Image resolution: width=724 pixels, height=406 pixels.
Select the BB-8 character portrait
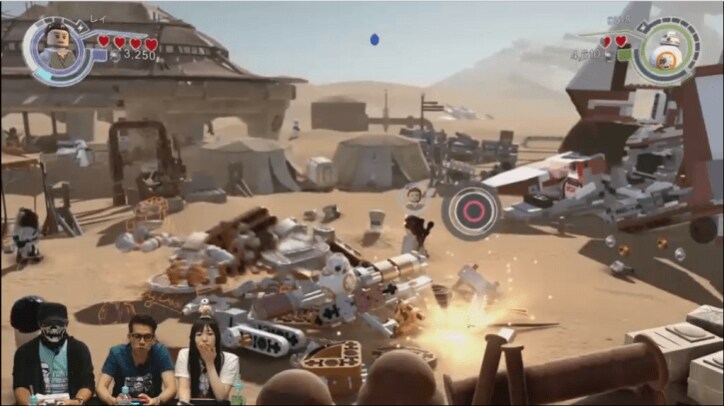click(665, 45)
